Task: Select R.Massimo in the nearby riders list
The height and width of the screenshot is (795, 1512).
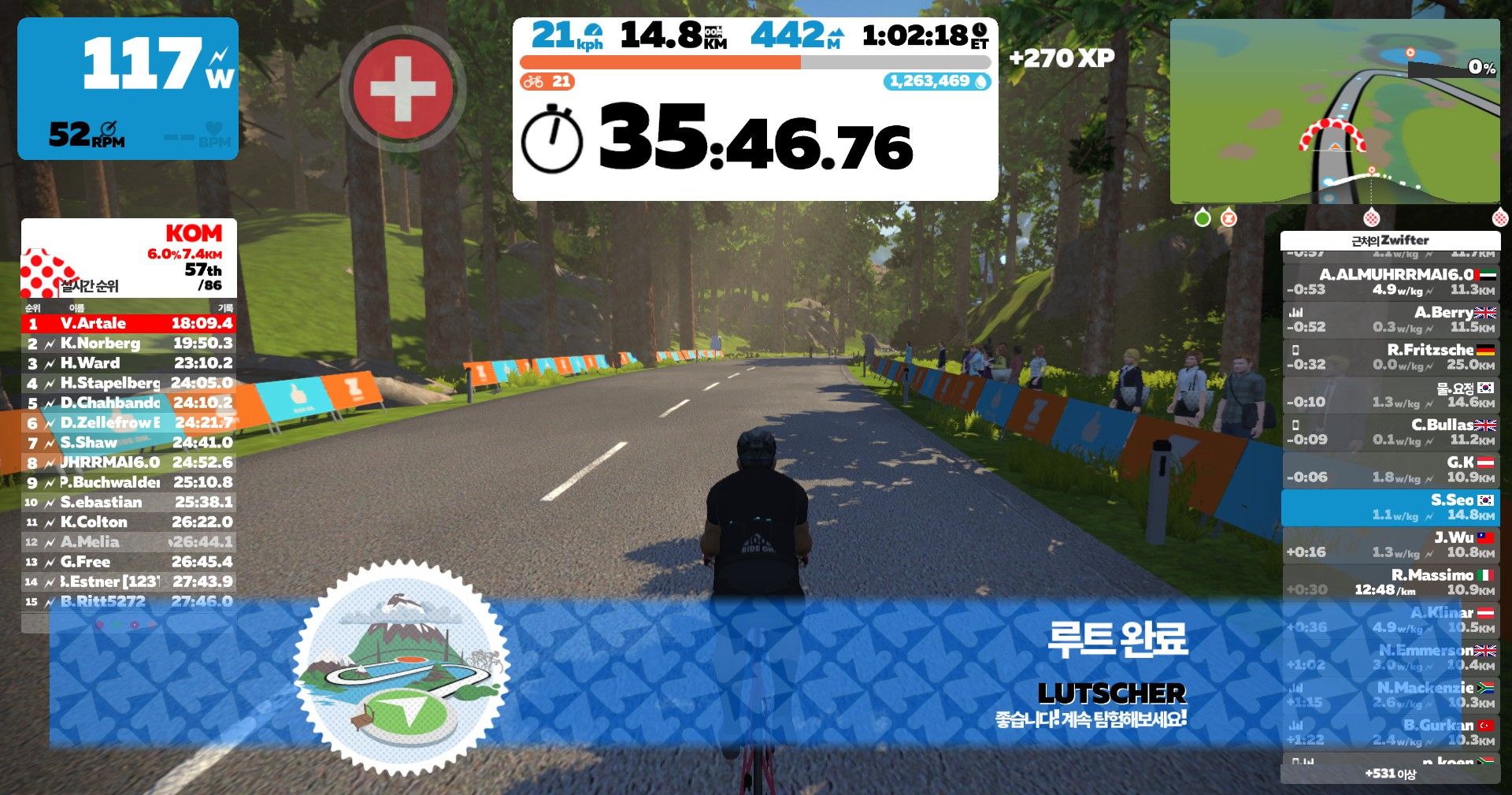Action: click(x=1390, y=582)
